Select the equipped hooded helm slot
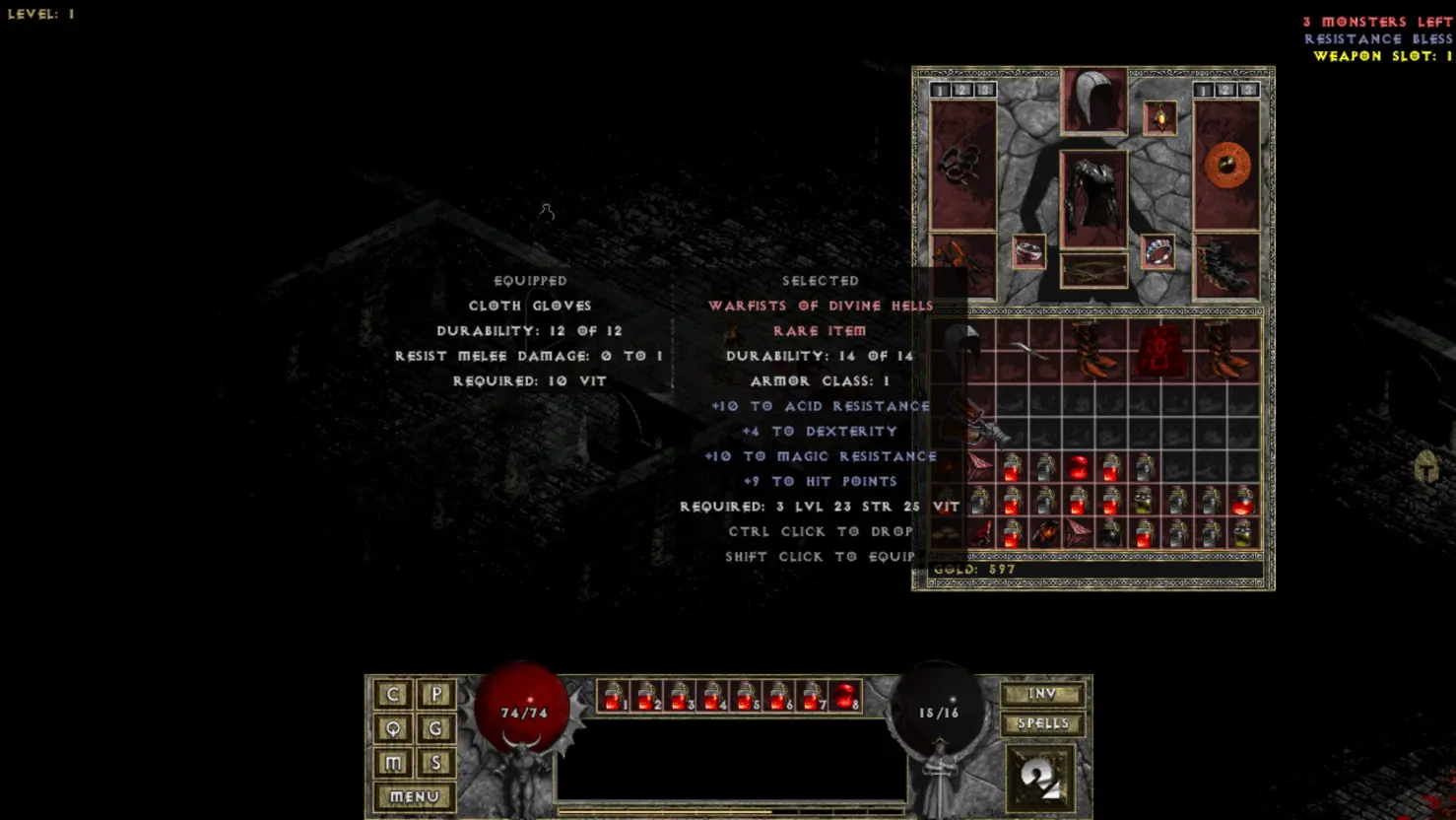The image size is (1456, 820). (x=1094, y=101)
